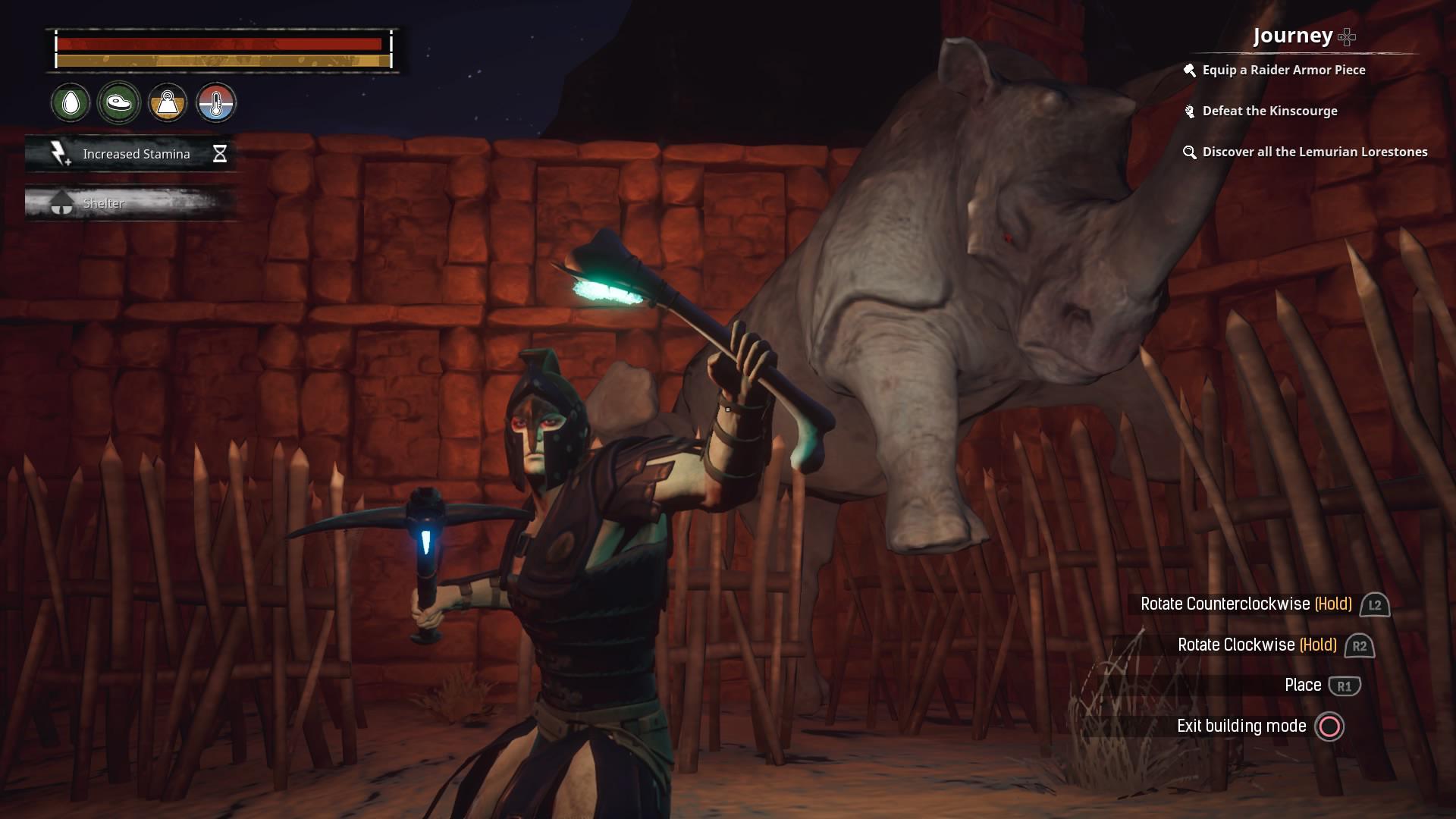Click the hourglass timer on Increased Stamina buff
This screenshot has width=1456, height=819.
220,153
